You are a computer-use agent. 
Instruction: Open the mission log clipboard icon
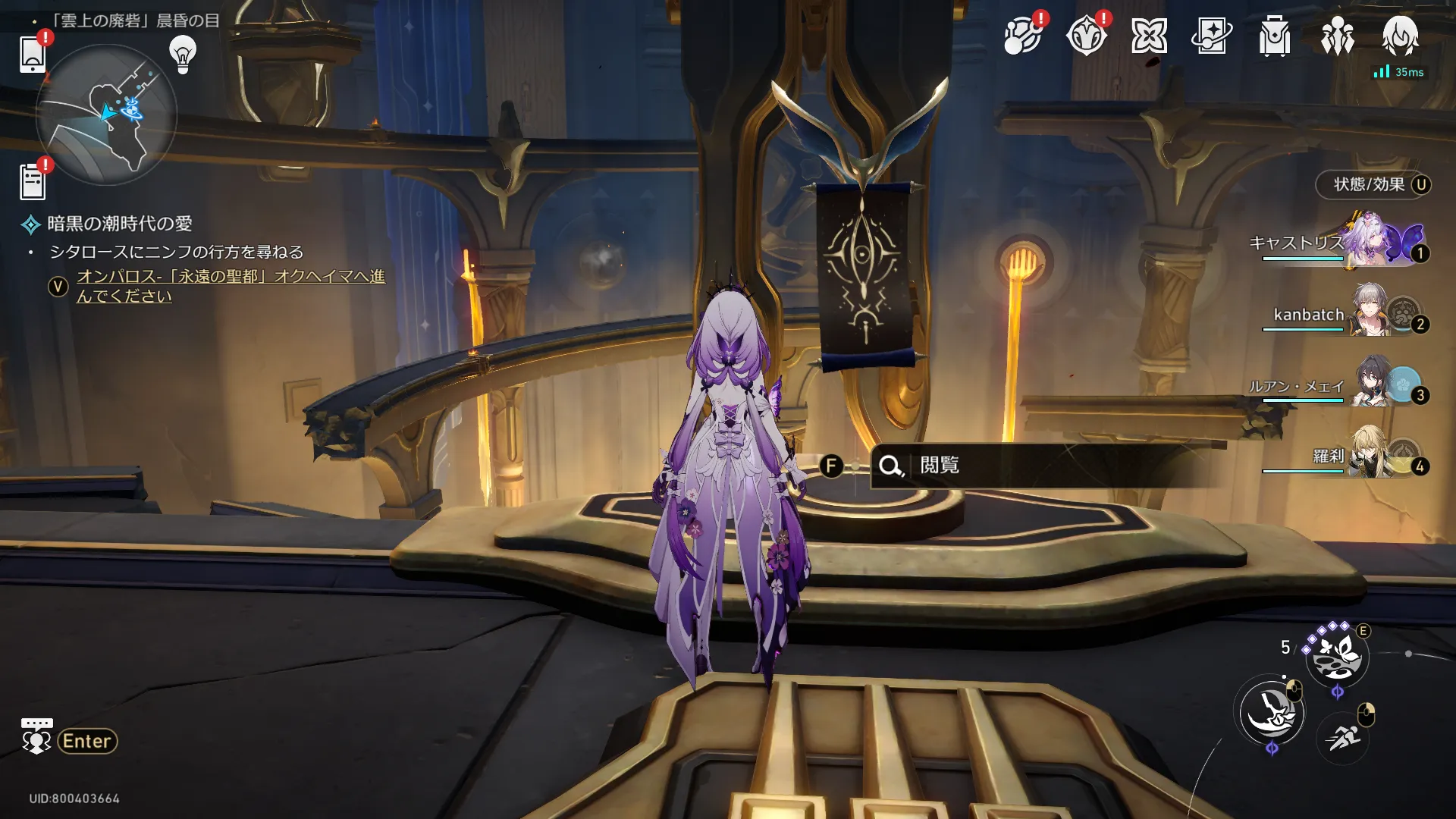(33, 182)
